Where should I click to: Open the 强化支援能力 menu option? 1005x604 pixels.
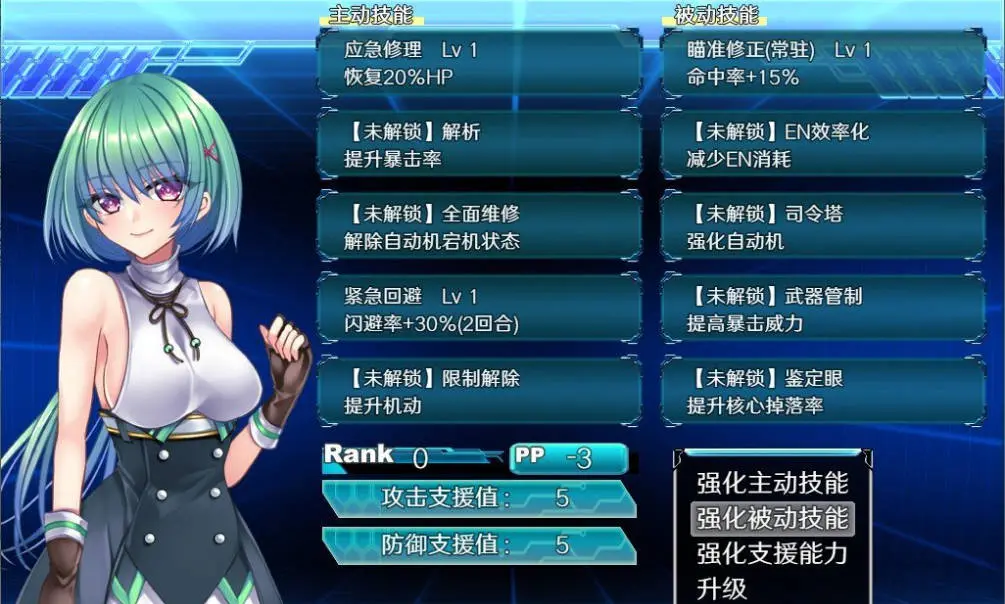pos(772,553)
